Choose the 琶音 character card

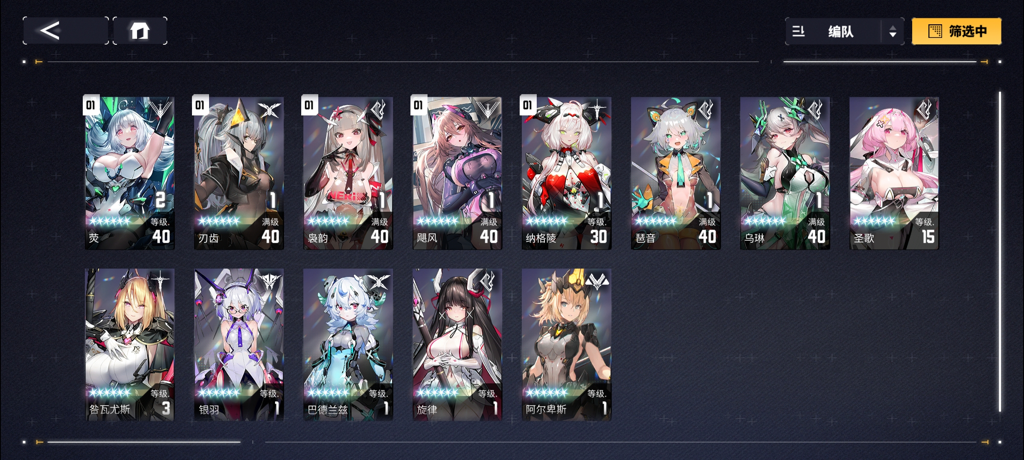click(675, 172)
